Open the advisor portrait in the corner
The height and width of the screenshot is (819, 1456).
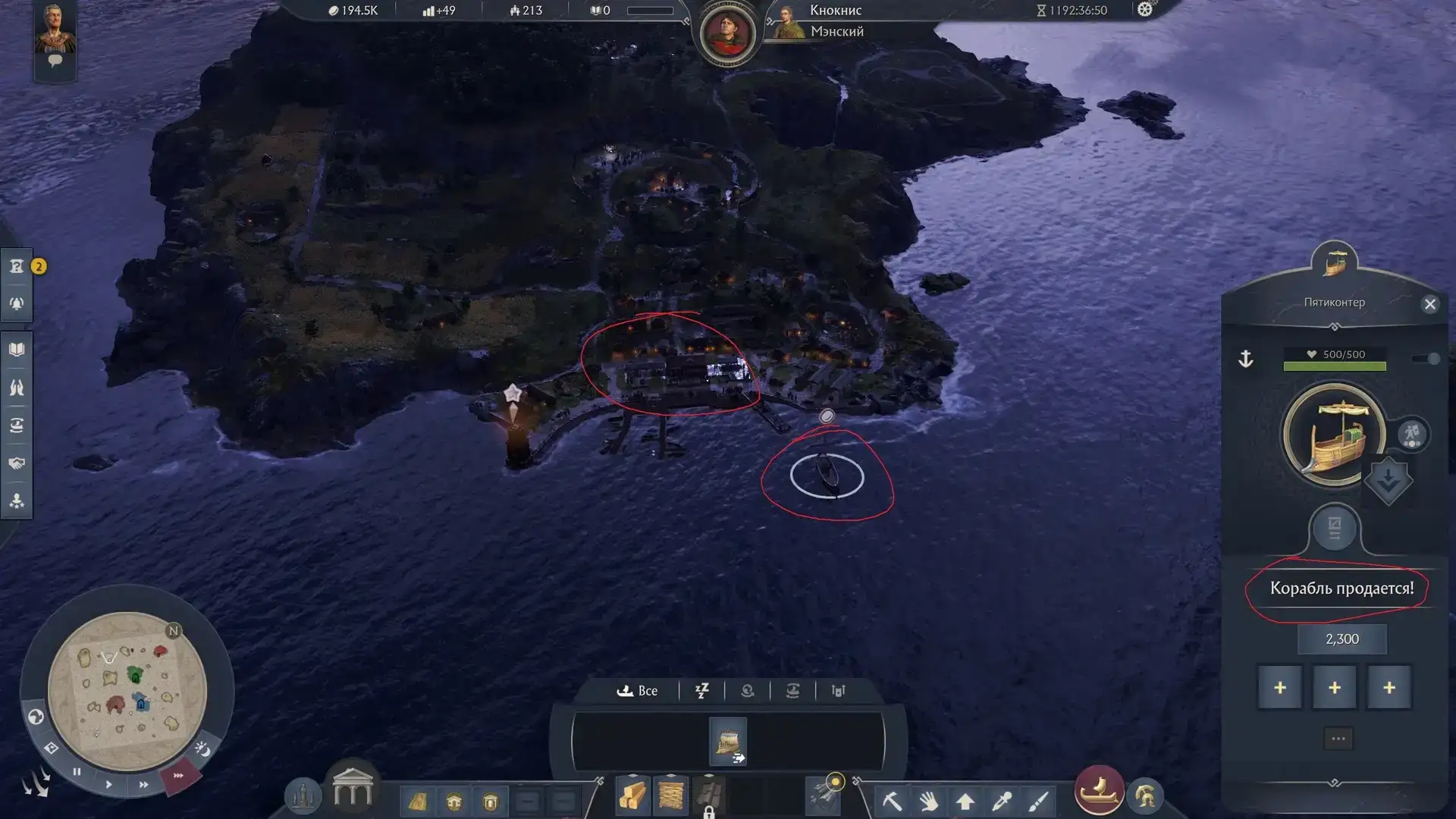coord(55,30)
